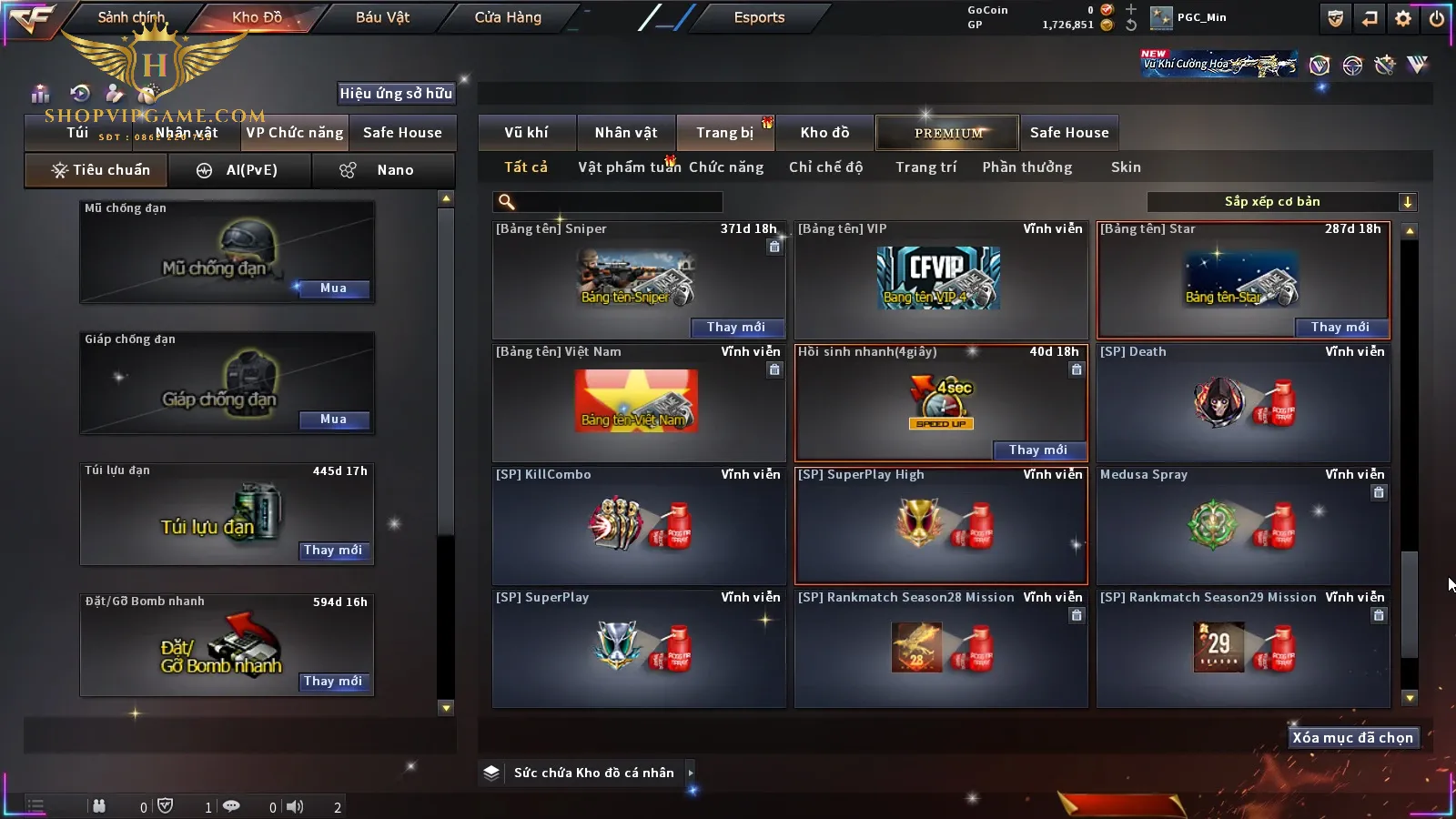Show the Tất cả item filter

click(x=526, y=167)
